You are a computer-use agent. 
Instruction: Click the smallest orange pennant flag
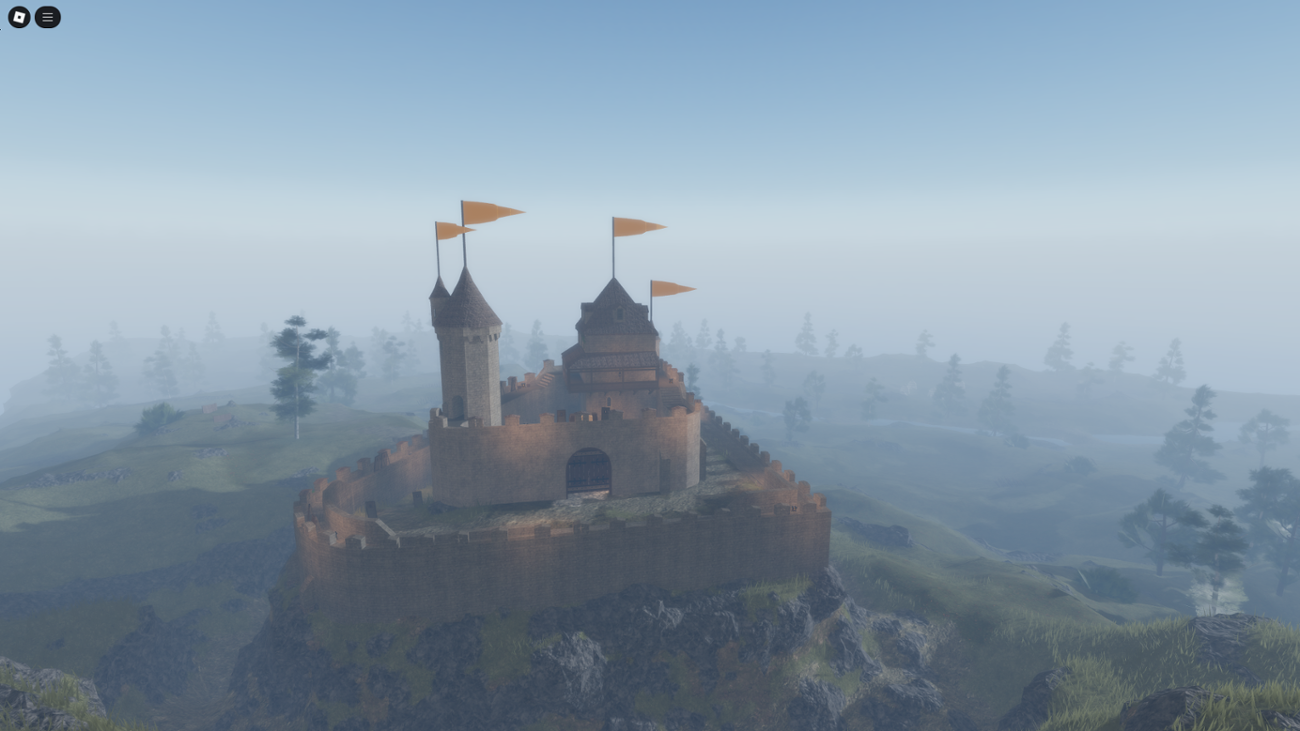pyautogui.click(x=673, y=288)
